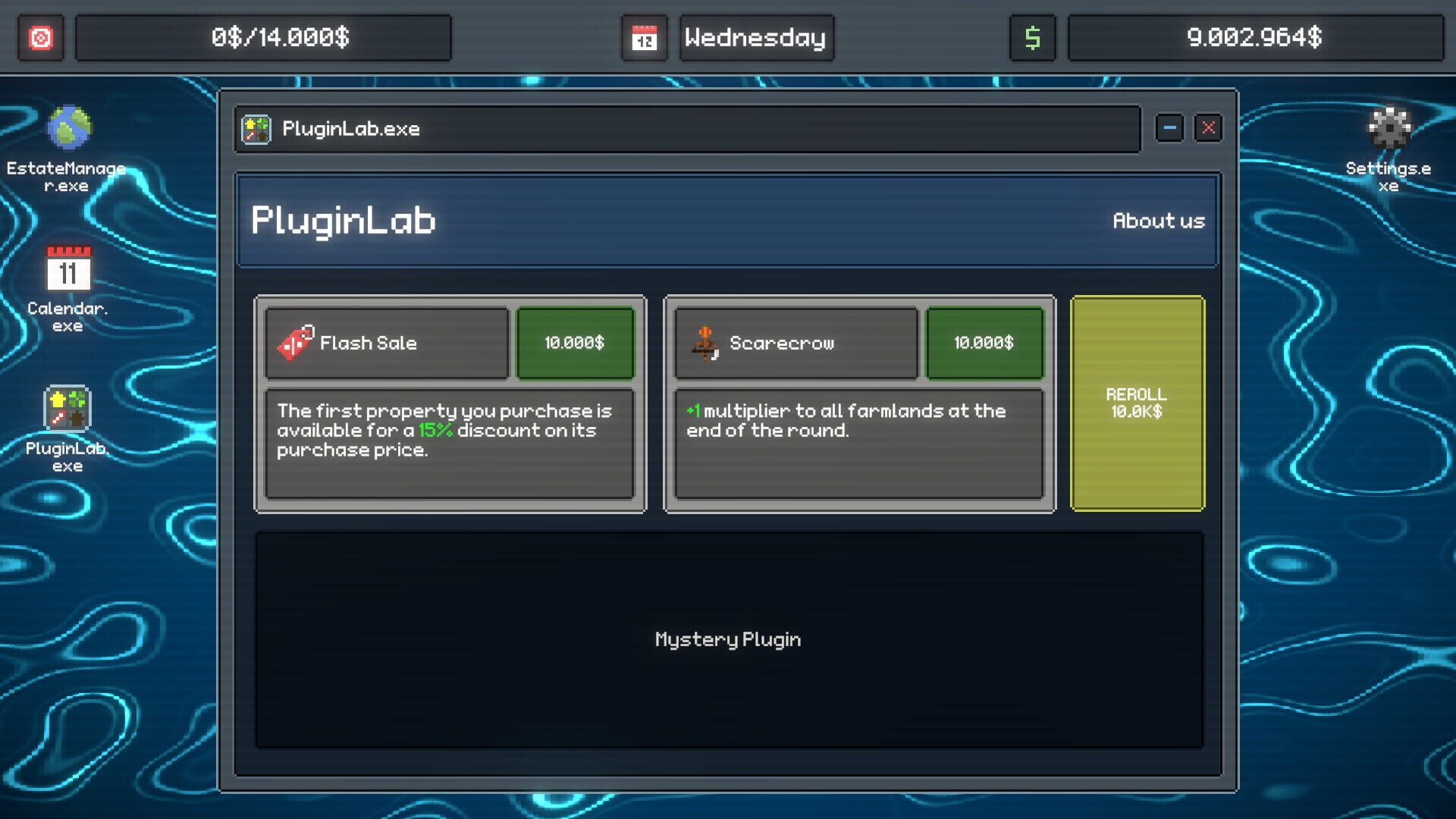This screenshot has height=819, width=1456.
Task: Click the red Flash Sale tag icon
Action: point(296,343)
